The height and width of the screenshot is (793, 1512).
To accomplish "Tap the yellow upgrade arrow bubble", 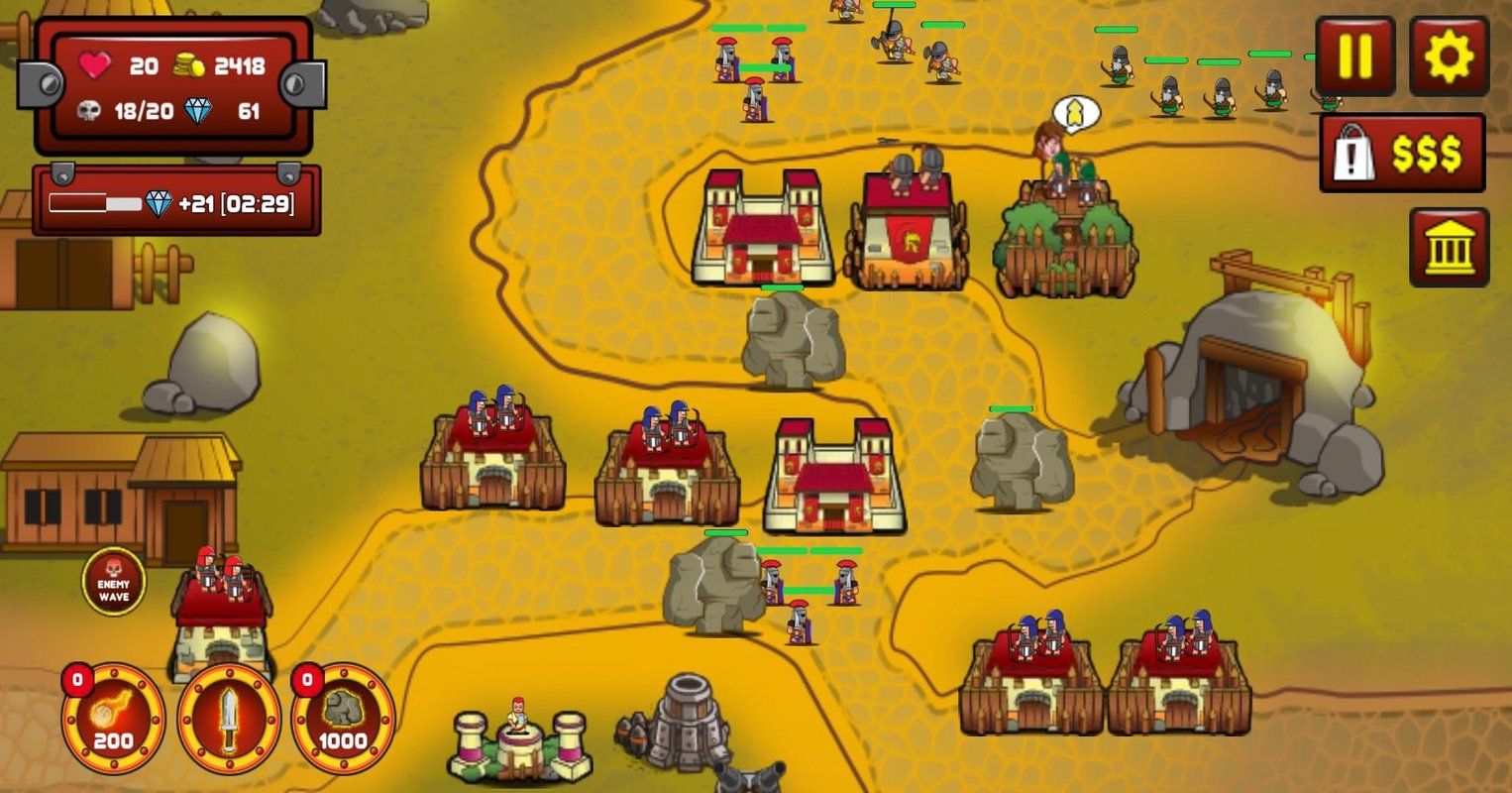I will click(x=1074, y=114).
